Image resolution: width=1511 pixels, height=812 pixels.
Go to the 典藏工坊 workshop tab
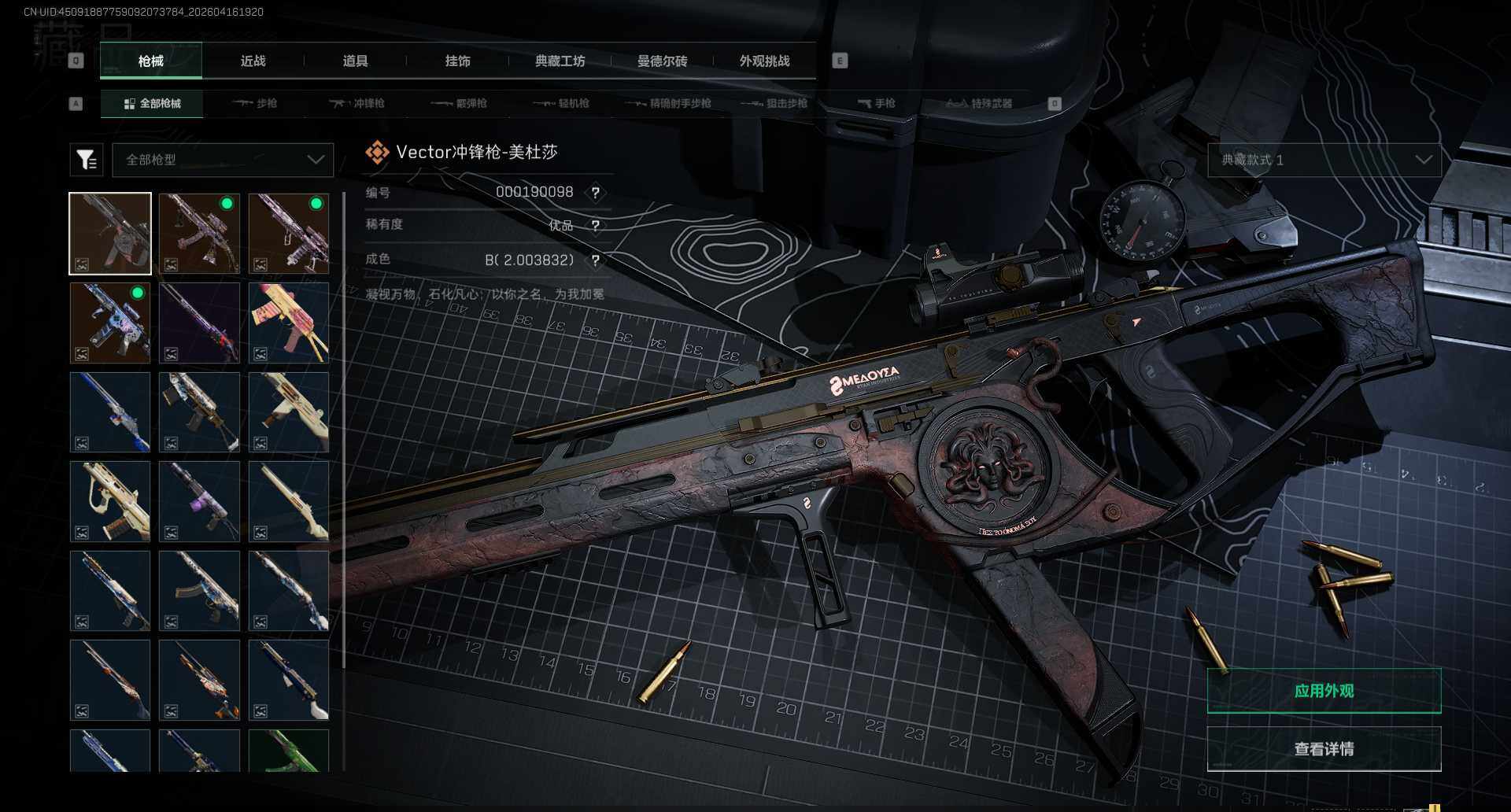pyautogui.click(x=560, y=61)
